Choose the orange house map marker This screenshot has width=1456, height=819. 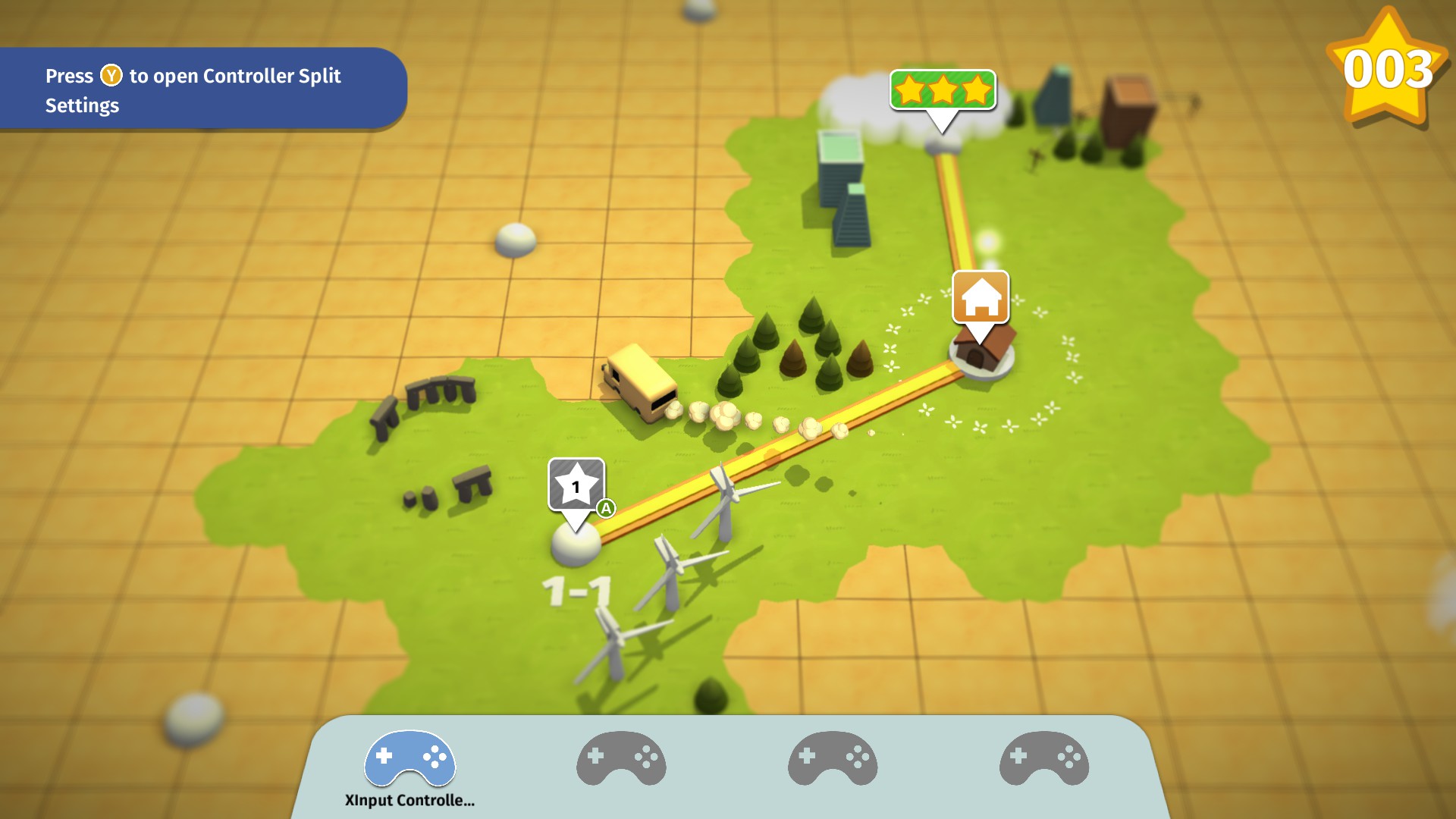[x=981, y=297]
